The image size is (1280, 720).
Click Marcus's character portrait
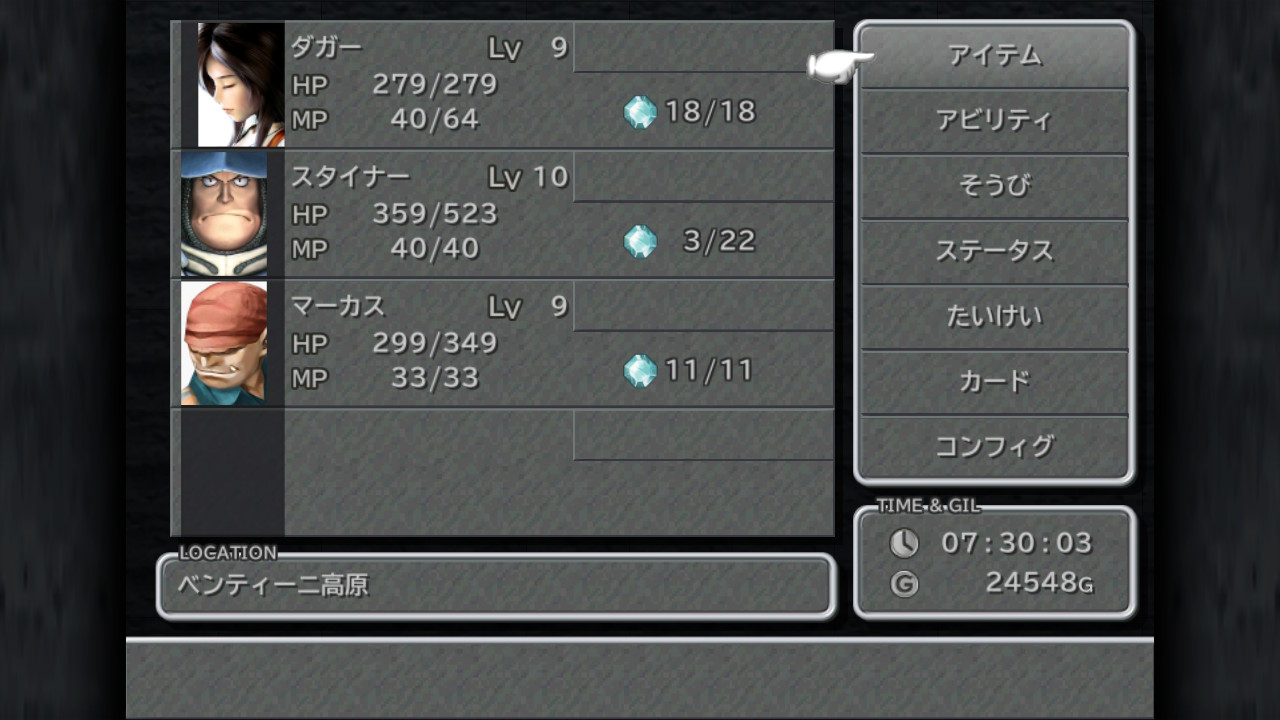tap(226, 343)
